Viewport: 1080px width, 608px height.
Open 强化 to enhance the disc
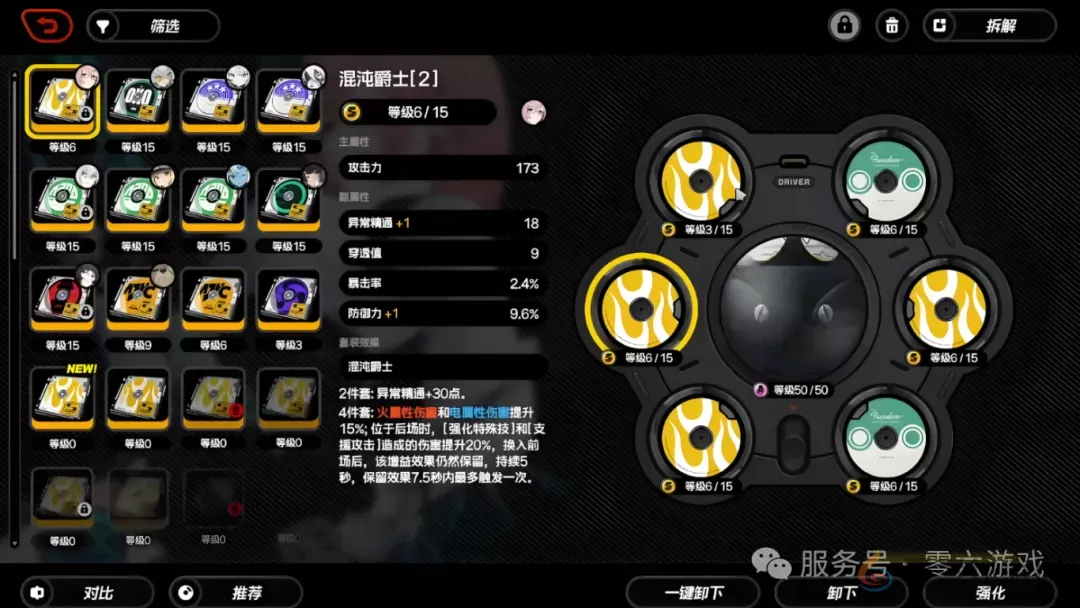[x=990, y=592]
